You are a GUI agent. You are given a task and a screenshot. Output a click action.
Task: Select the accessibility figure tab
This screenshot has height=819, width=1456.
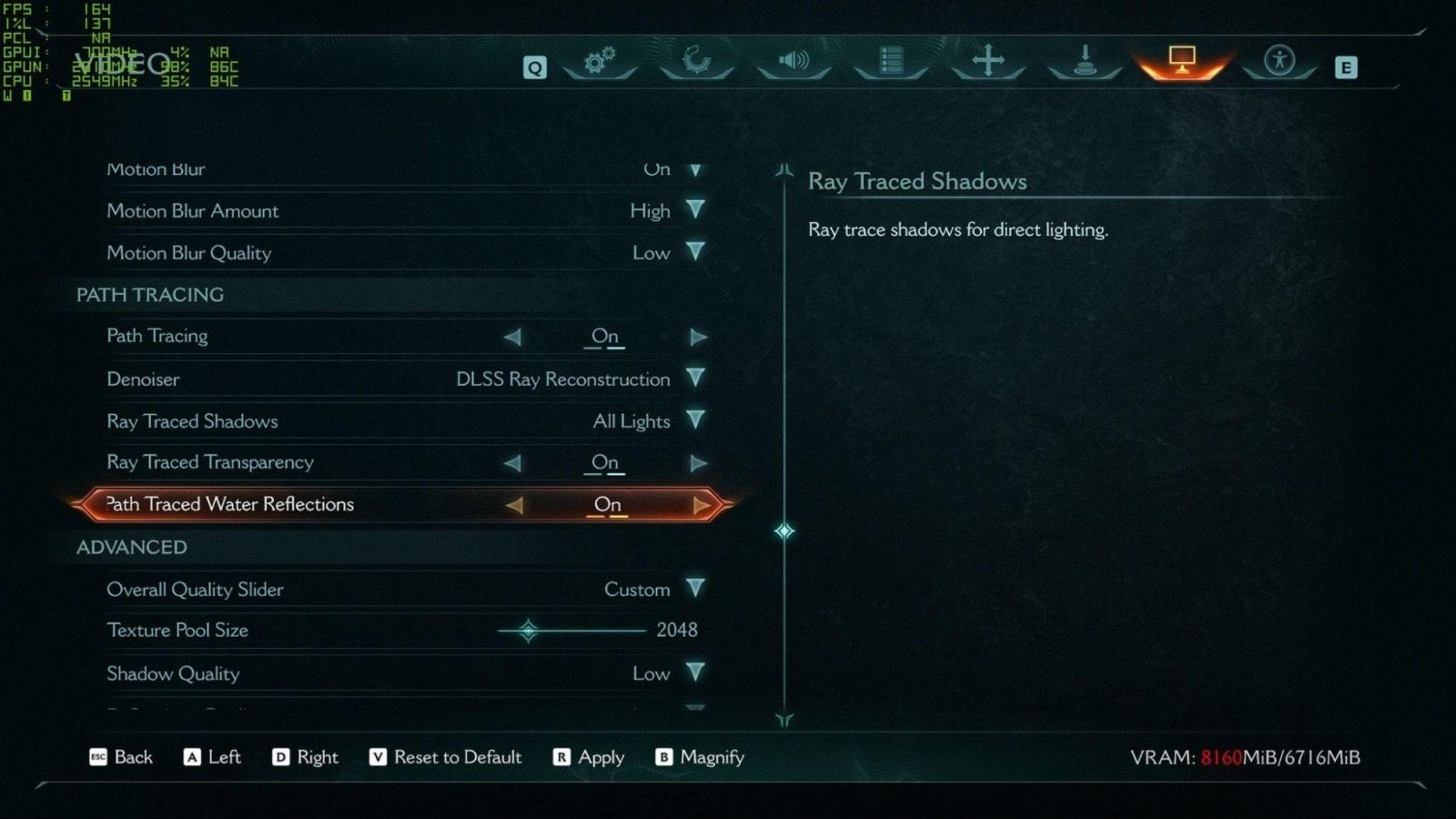pyautogui.click(x=1279, y=61)
